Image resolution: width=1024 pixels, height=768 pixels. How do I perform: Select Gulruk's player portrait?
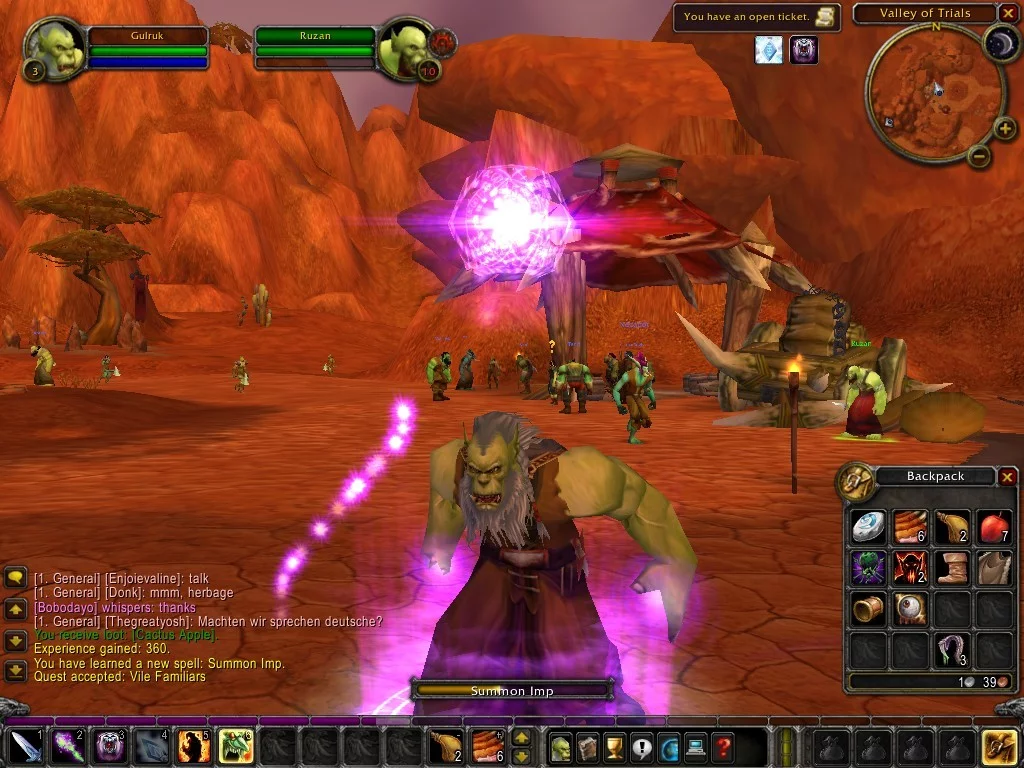coord(55,48)
